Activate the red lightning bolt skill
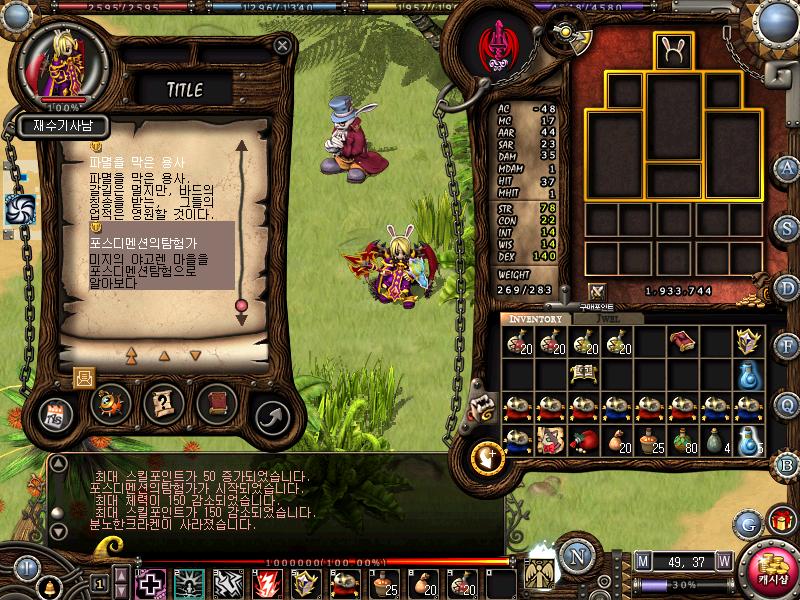The width and height of the screenshot is (800, 600). [x=267, y=582]
